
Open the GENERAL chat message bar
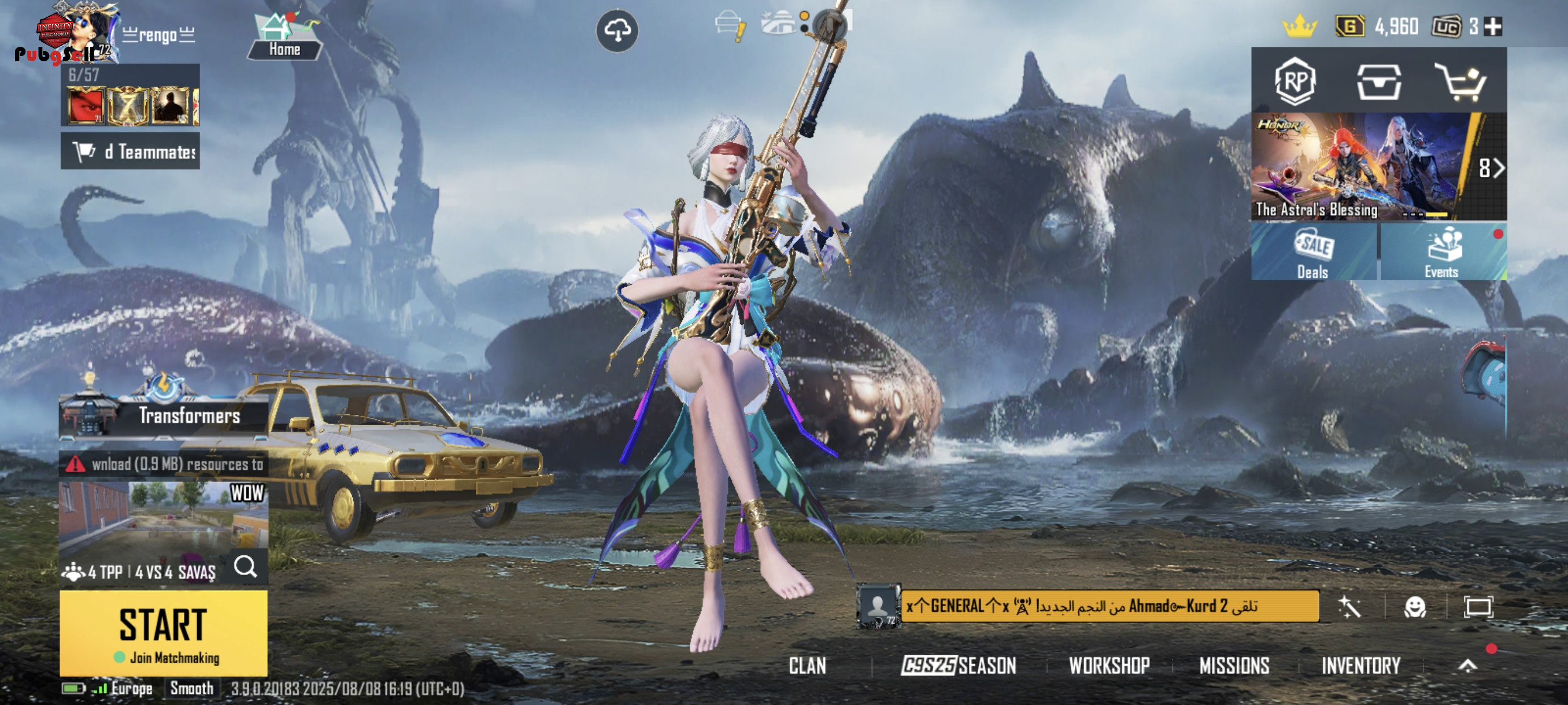(x=1109, y=606)
